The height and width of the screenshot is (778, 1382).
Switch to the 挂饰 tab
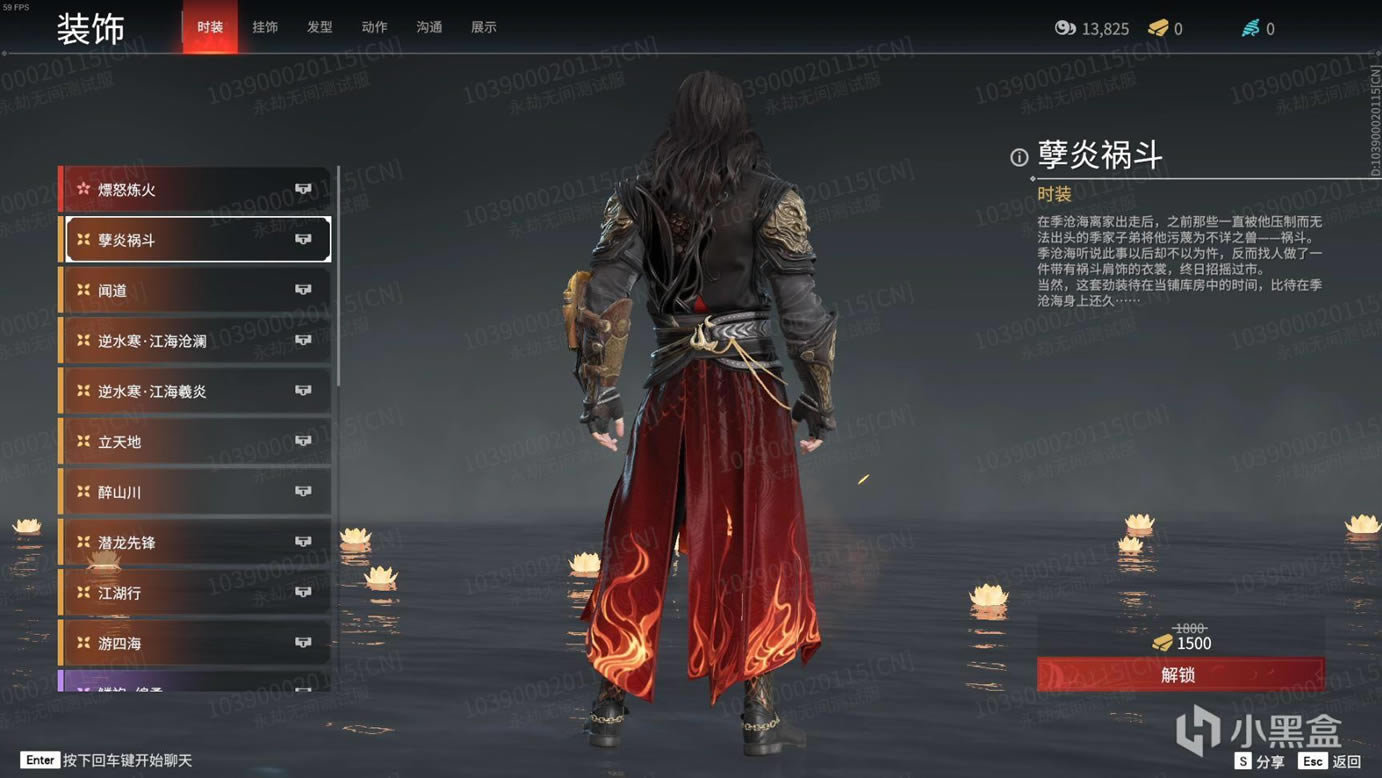[265, 27]
